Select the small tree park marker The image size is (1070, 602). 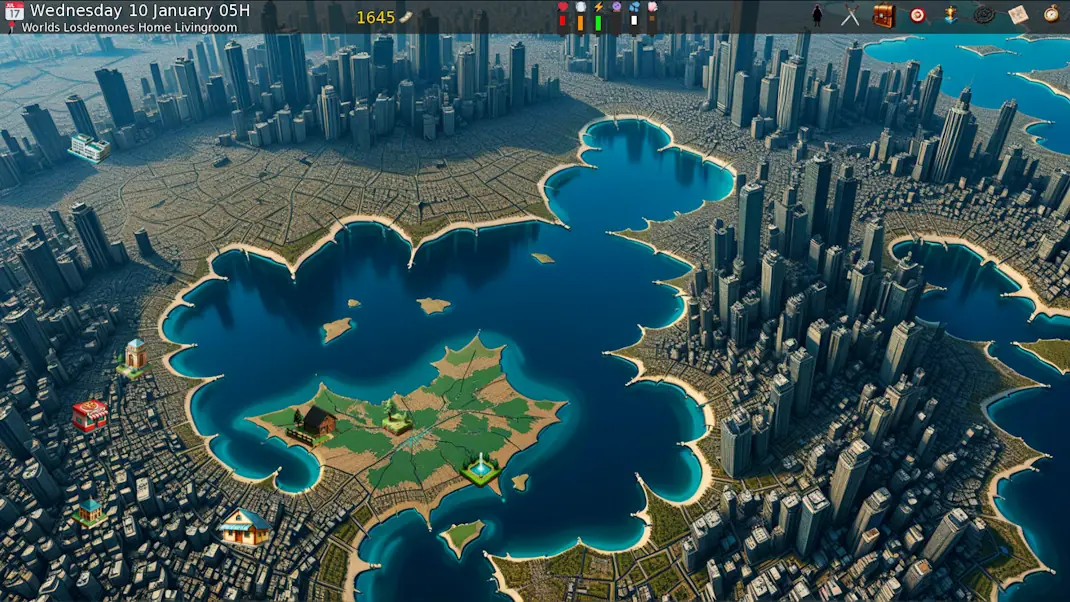click(x=397, y=418)
